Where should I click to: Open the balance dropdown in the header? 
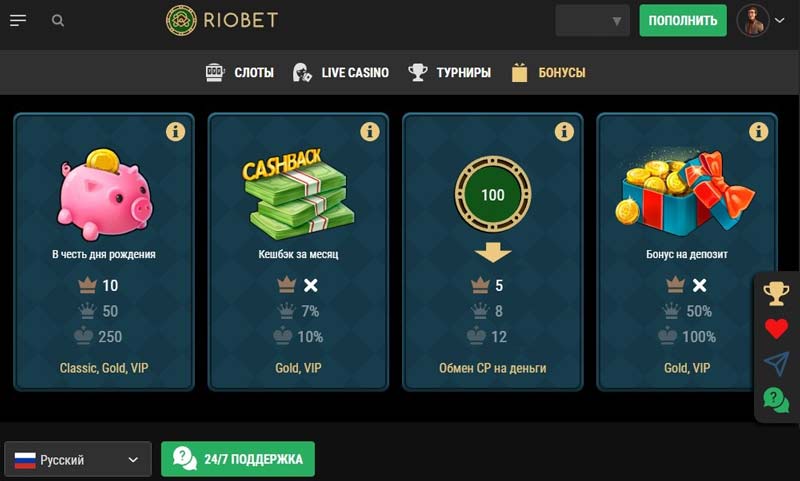593,20
